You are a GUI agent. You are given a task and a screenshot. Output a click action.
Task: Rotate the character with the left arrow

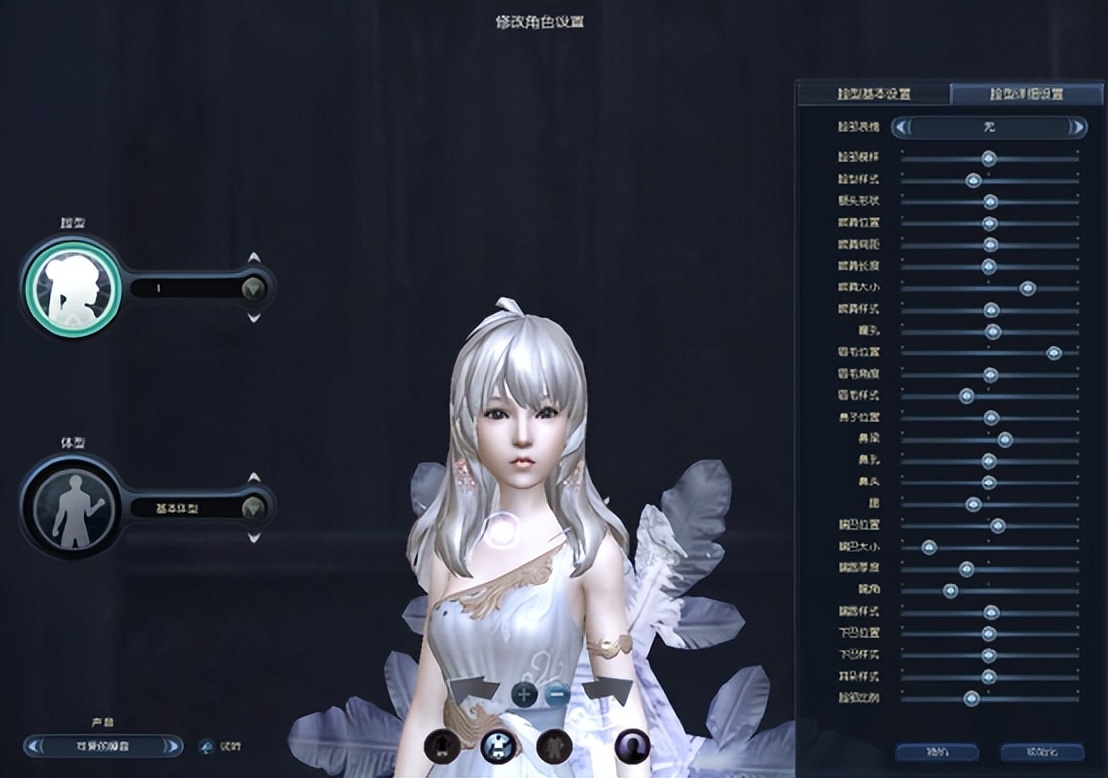(473, 691)
